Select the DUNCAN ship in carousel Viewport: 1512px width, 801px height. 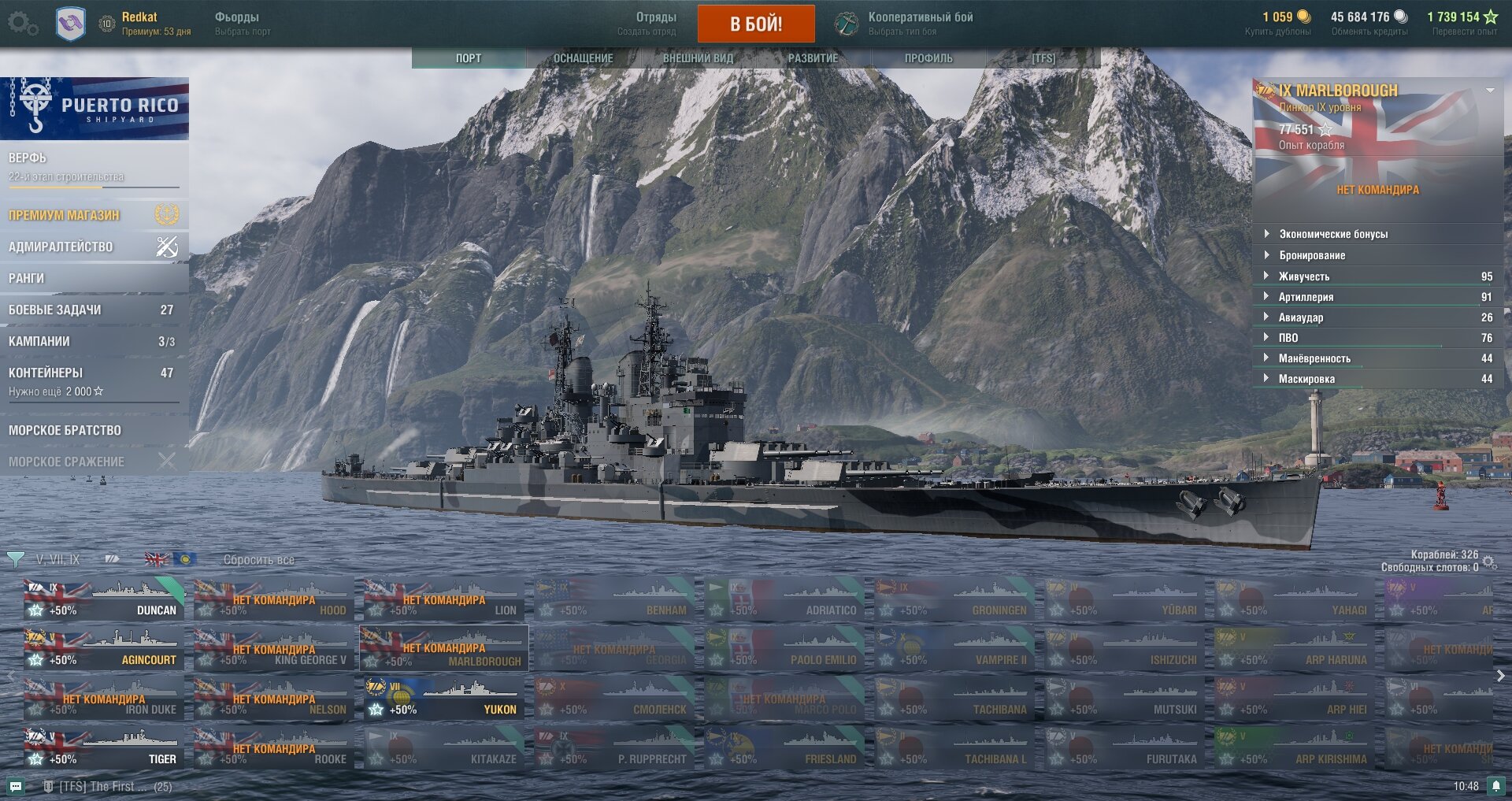[x=104, y=600]
